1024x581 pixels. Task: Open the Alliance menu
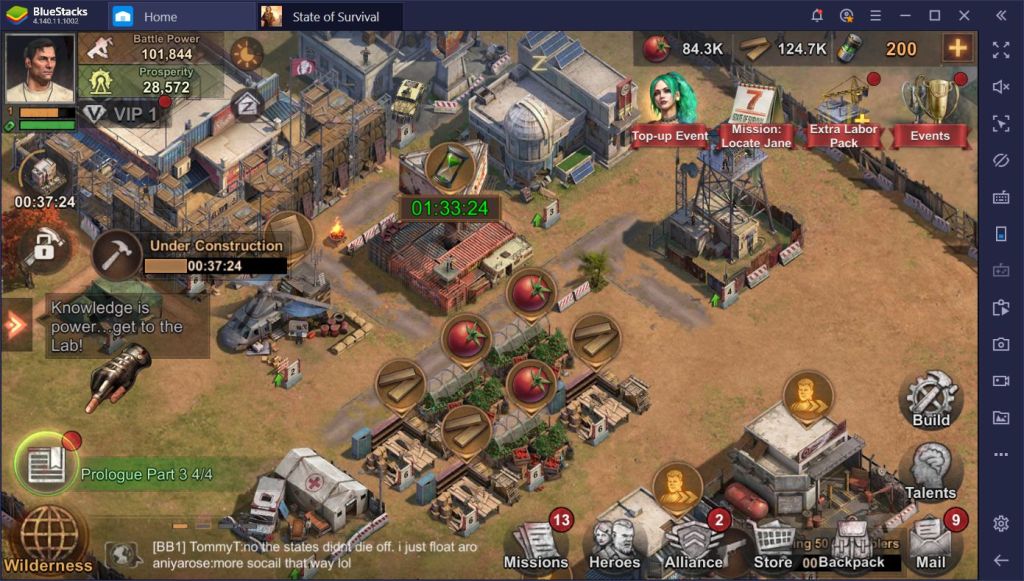(695, 545)
